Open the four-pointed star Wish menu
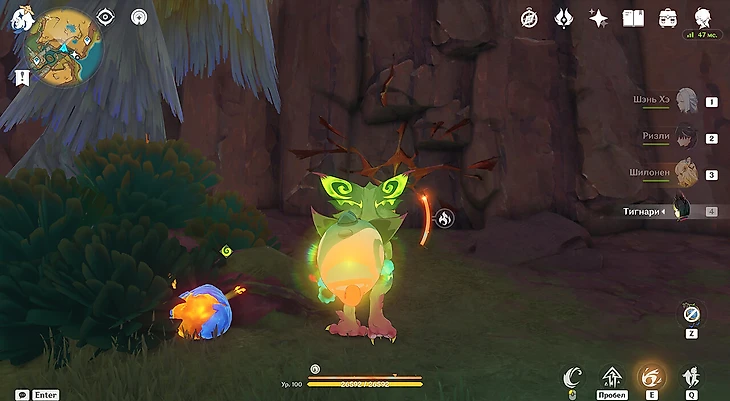Screen dimensions: 730x401 click(x=598, y=18)
